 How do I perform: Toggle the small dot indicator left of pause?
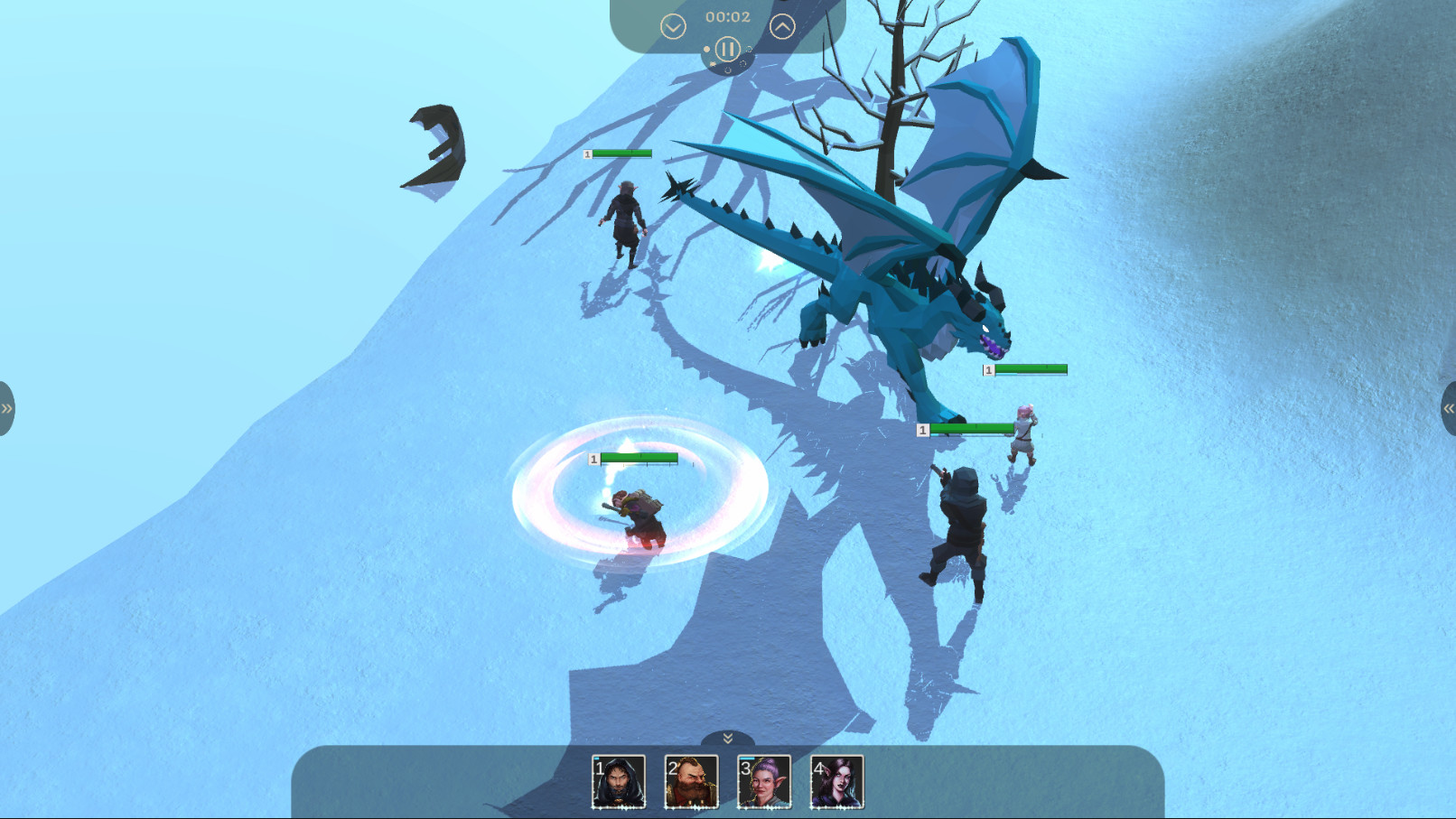707,48
